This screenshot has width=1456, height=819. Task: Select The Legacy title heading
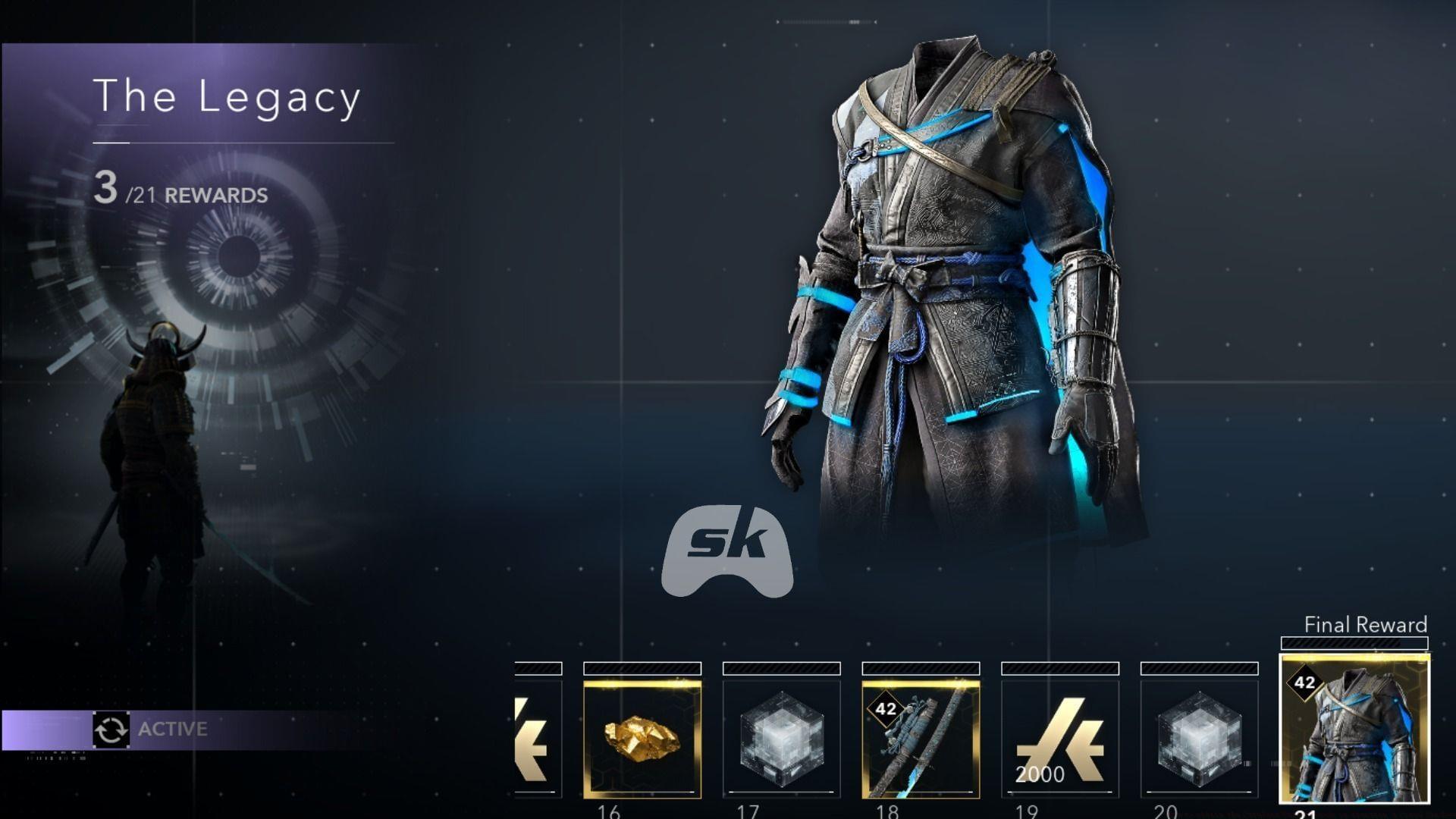tap(227, 96)
